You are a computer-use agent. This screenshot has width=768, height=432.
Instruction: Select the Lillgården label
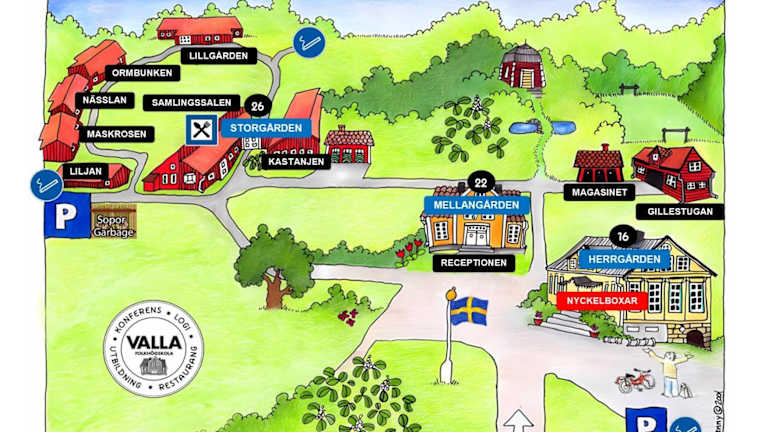coord(218,56)
